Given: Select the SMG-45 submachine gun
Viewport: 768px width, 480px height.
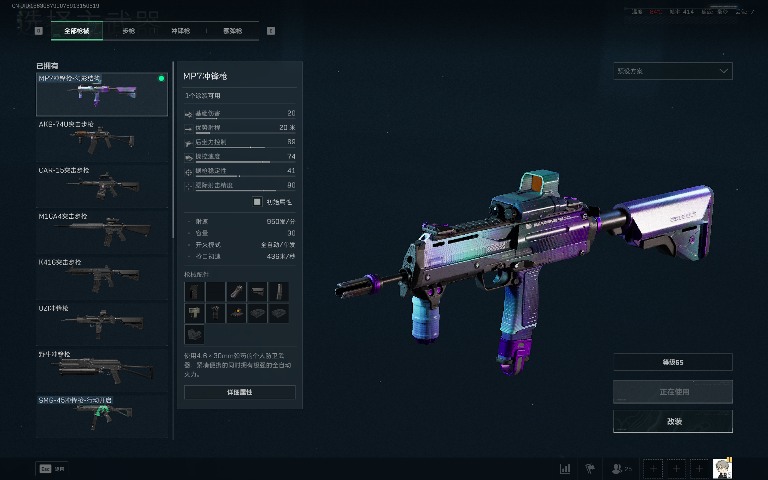Looking at the screenshot, I should [102, 414].
